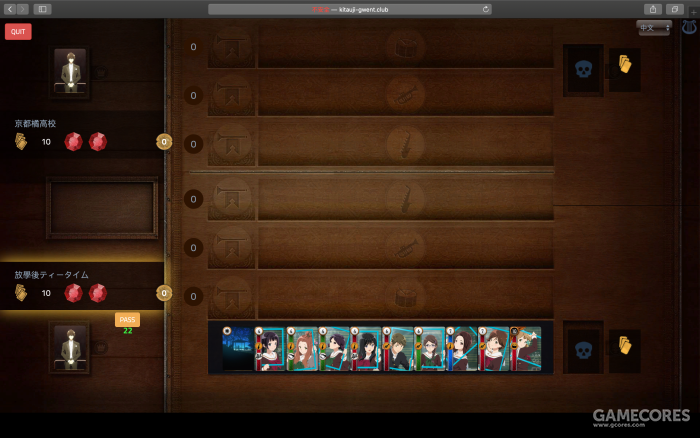Open your own skull discard pile
700x438 pixels.
(x=583, y=346)
